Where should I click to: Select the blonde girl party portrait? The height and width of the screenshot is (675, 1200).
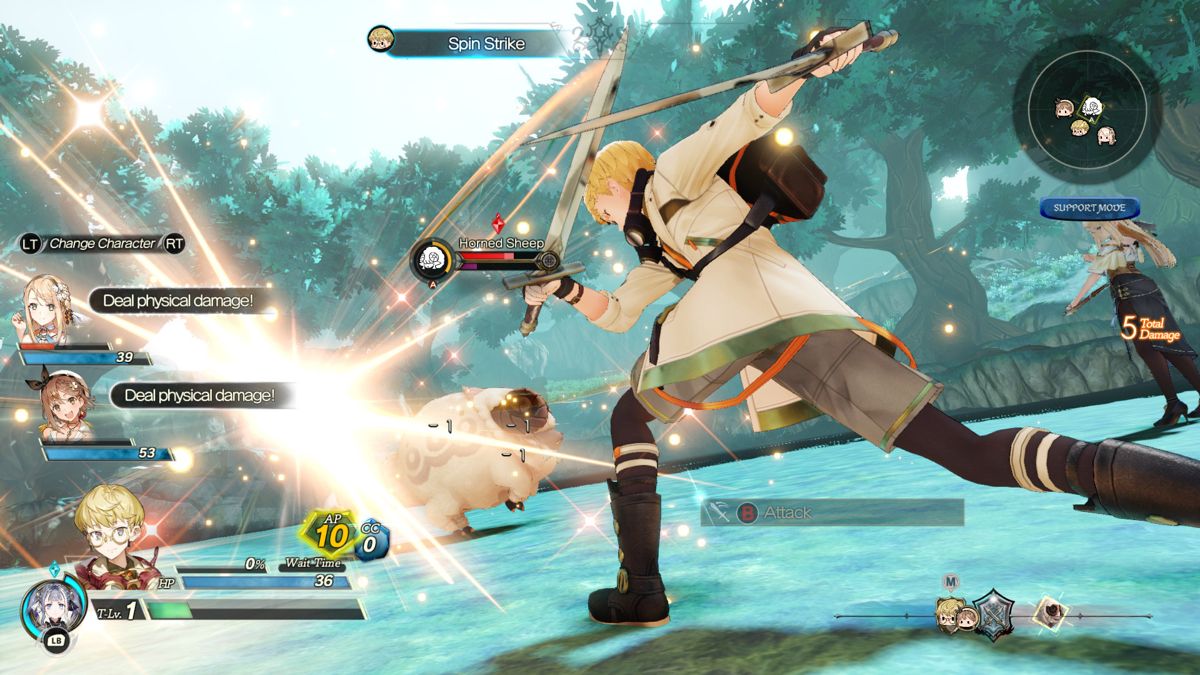click(44, 310)
